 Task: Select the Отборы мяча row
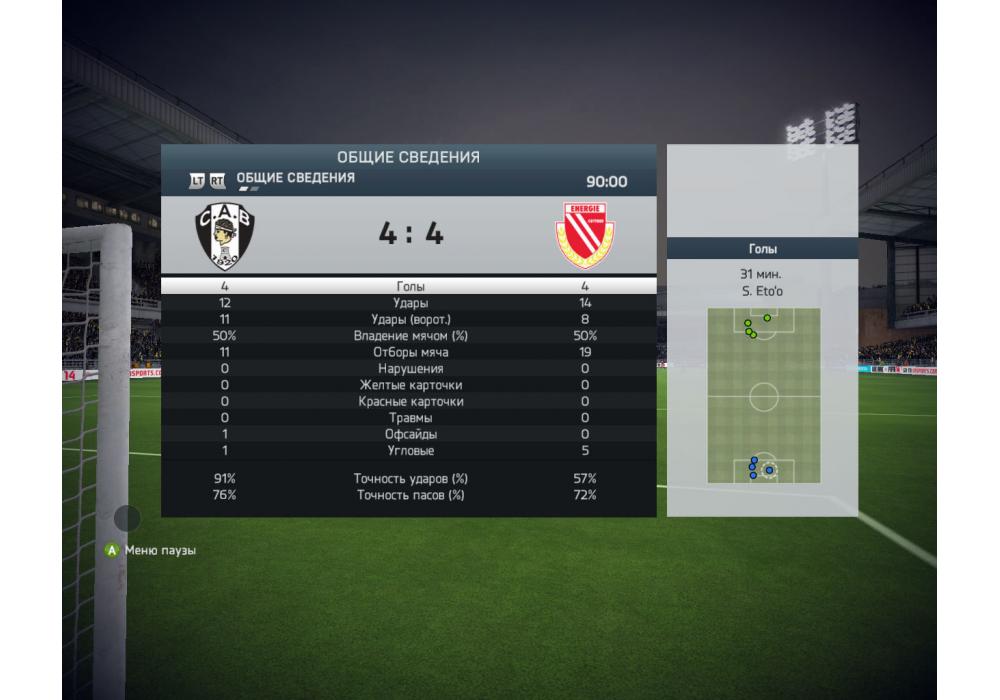coord(409,352)
